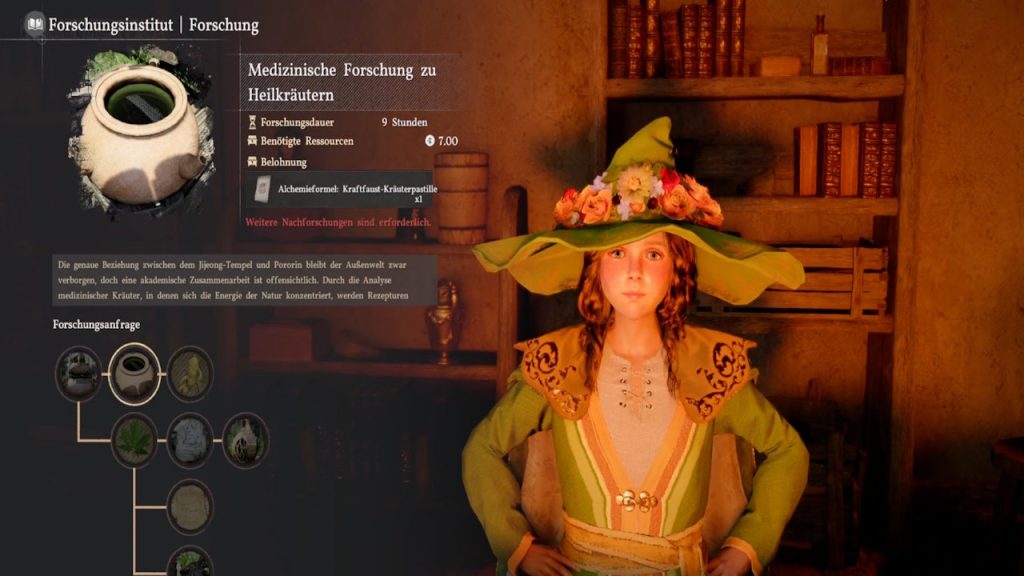Choose the green leaf research node
This screenshot has height=576, width=1024.
click(134, 441)
